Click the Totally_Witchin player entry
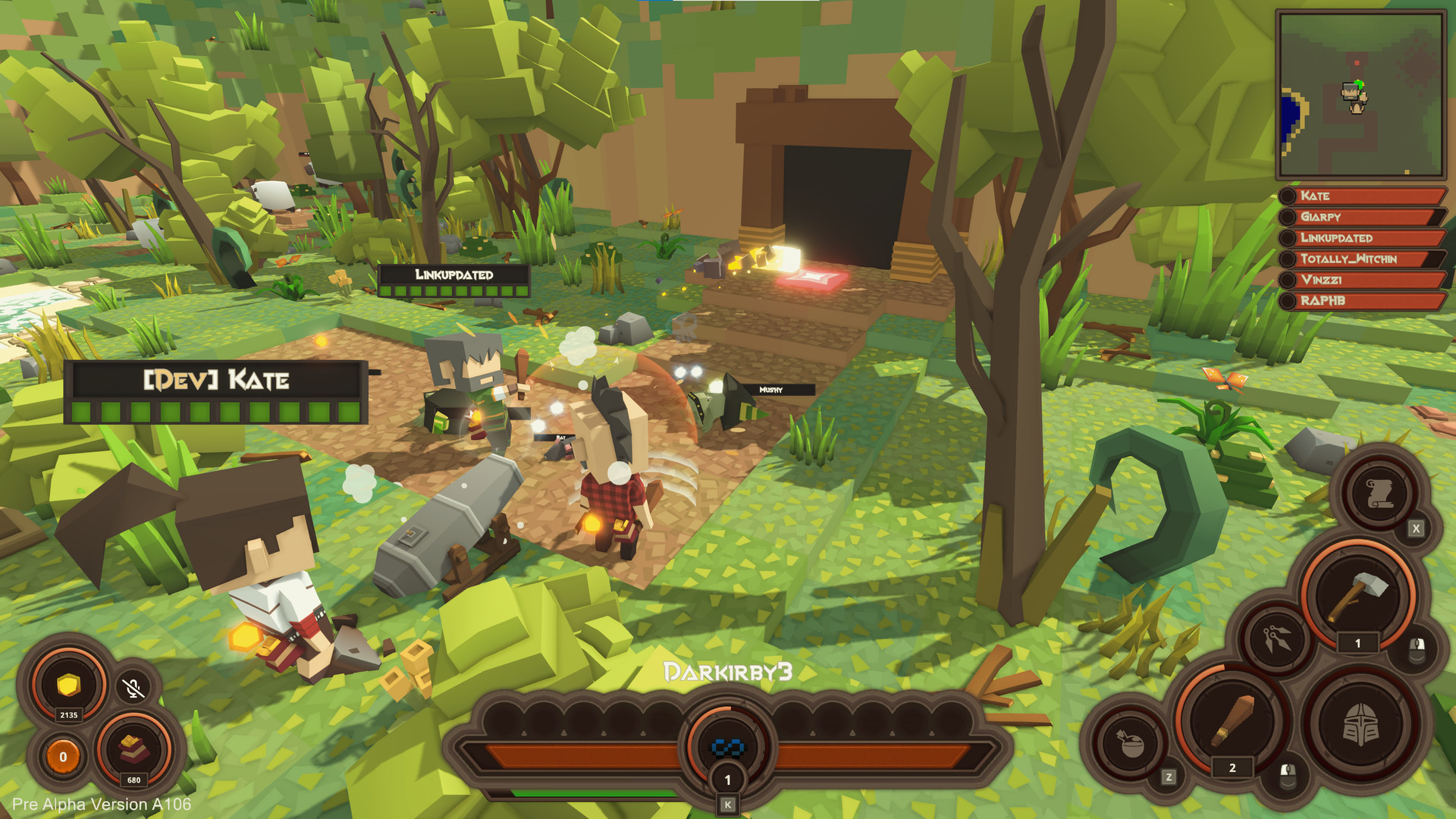This screenshot has width=1456, height=819. pos(1364,259)
